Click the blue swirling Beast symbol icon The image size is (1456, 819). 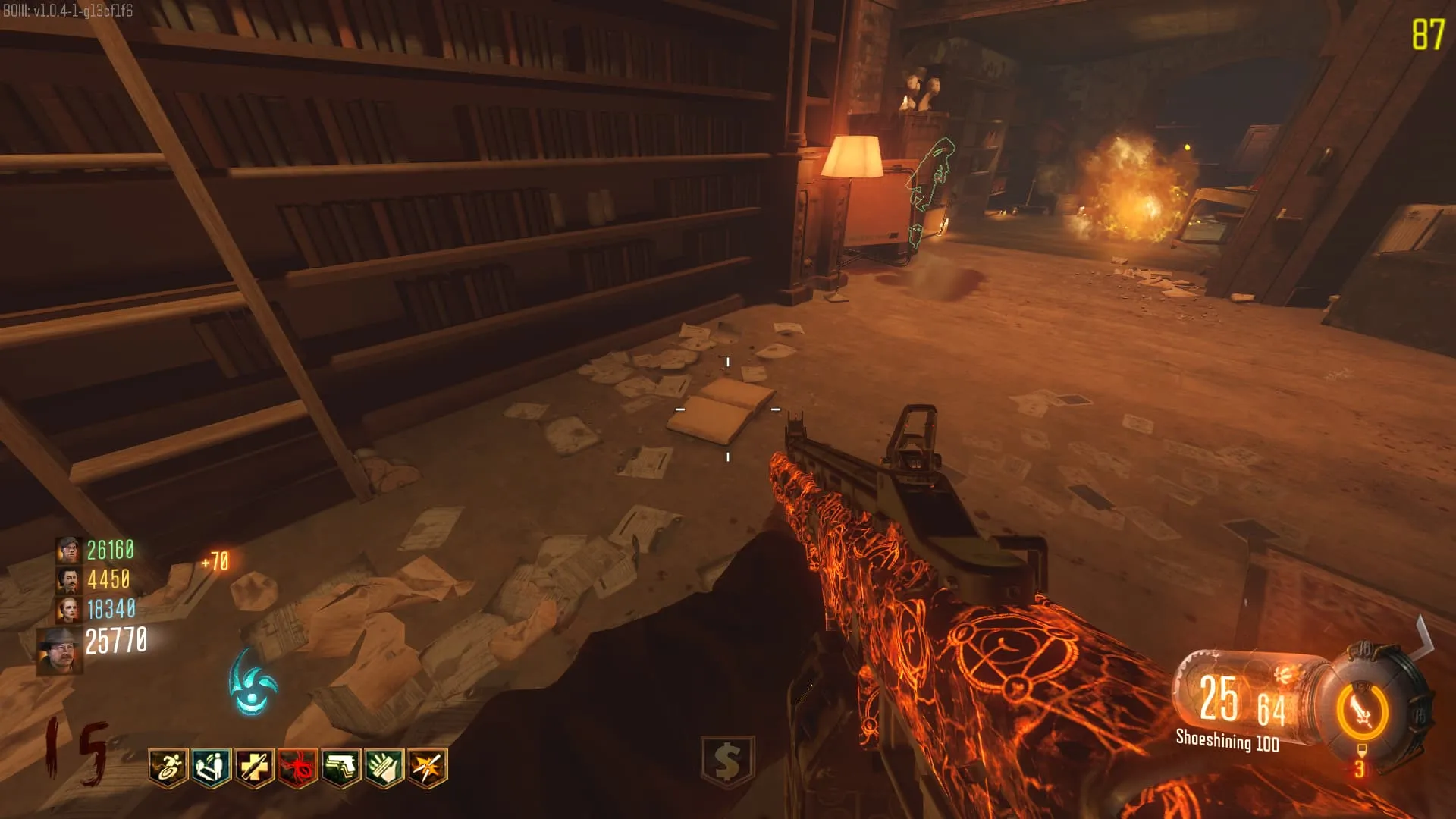(x=253, y=683)
